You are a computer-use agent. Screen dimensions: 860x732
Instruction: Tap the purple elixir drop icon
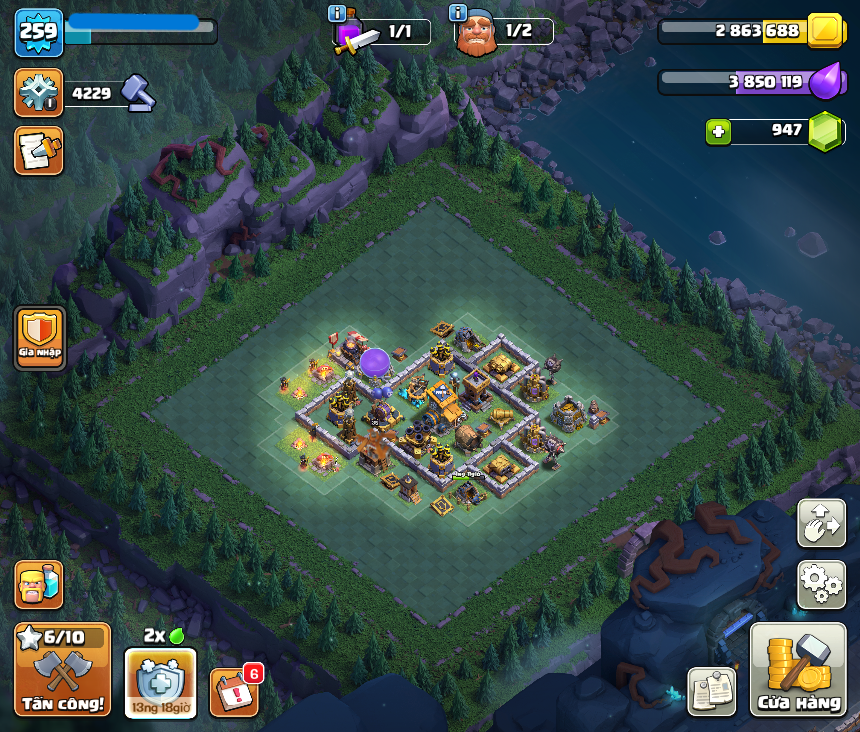pyautogui.click(x=825, y=81)
